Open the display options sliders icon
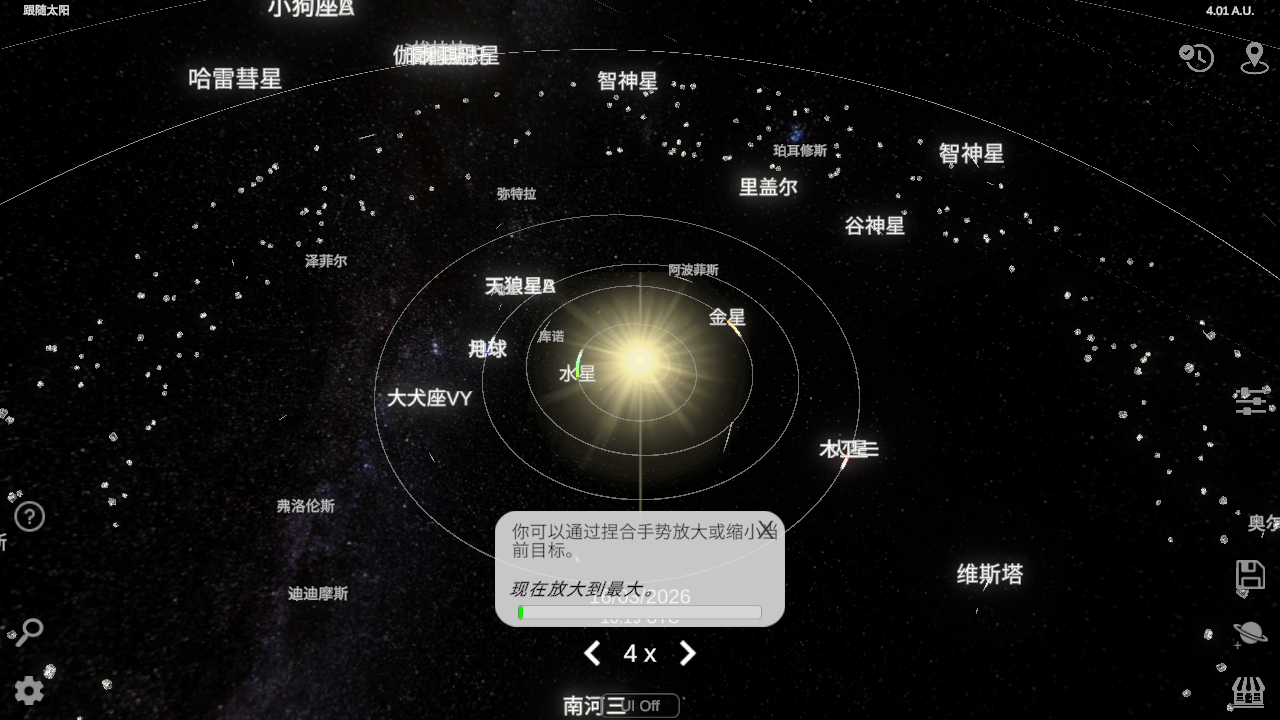 tap(1252, 399)
